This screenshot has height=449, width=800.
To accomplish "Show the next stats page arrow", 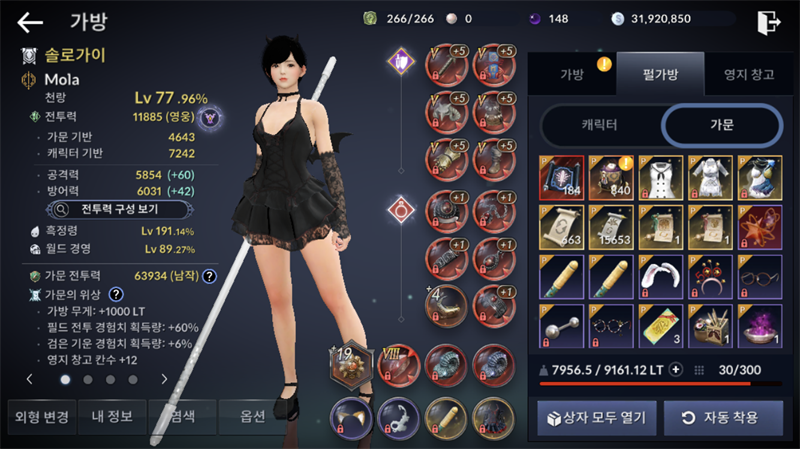I will click(x=164, y=380).
